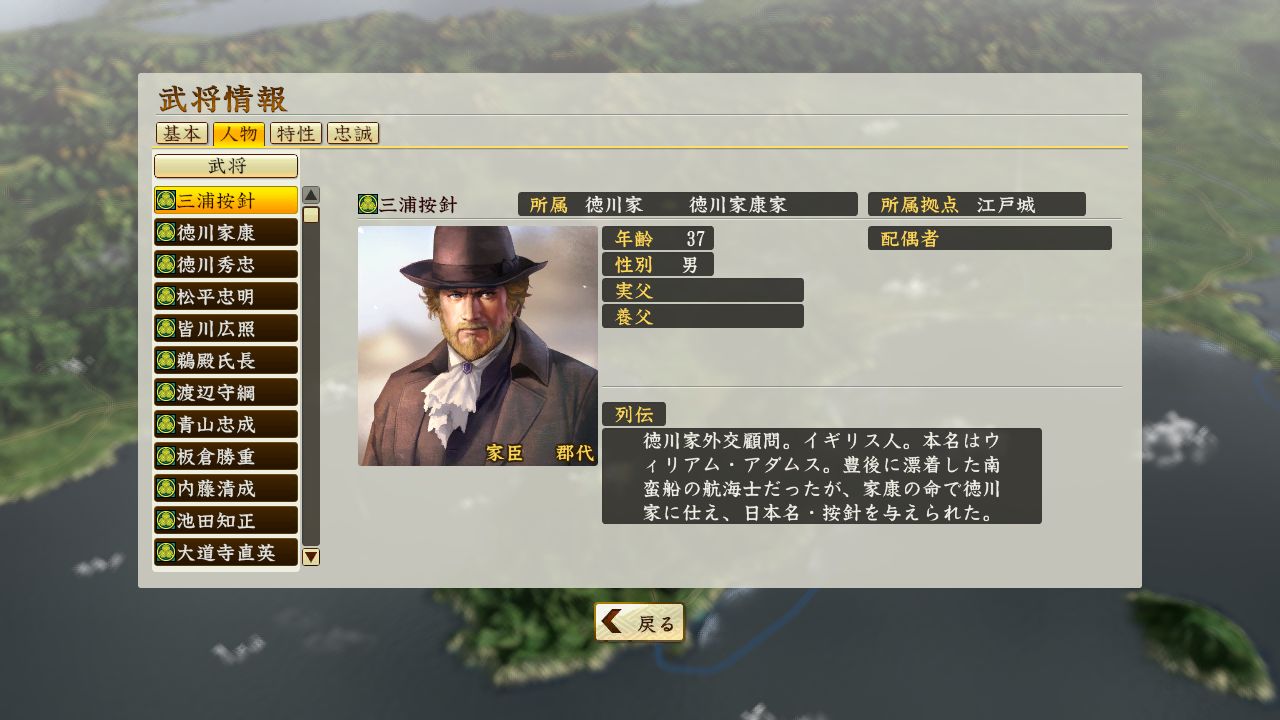Click the crest icon beside 板倉勝重
Screen dimensions: 1280x720
pos(167,456)
